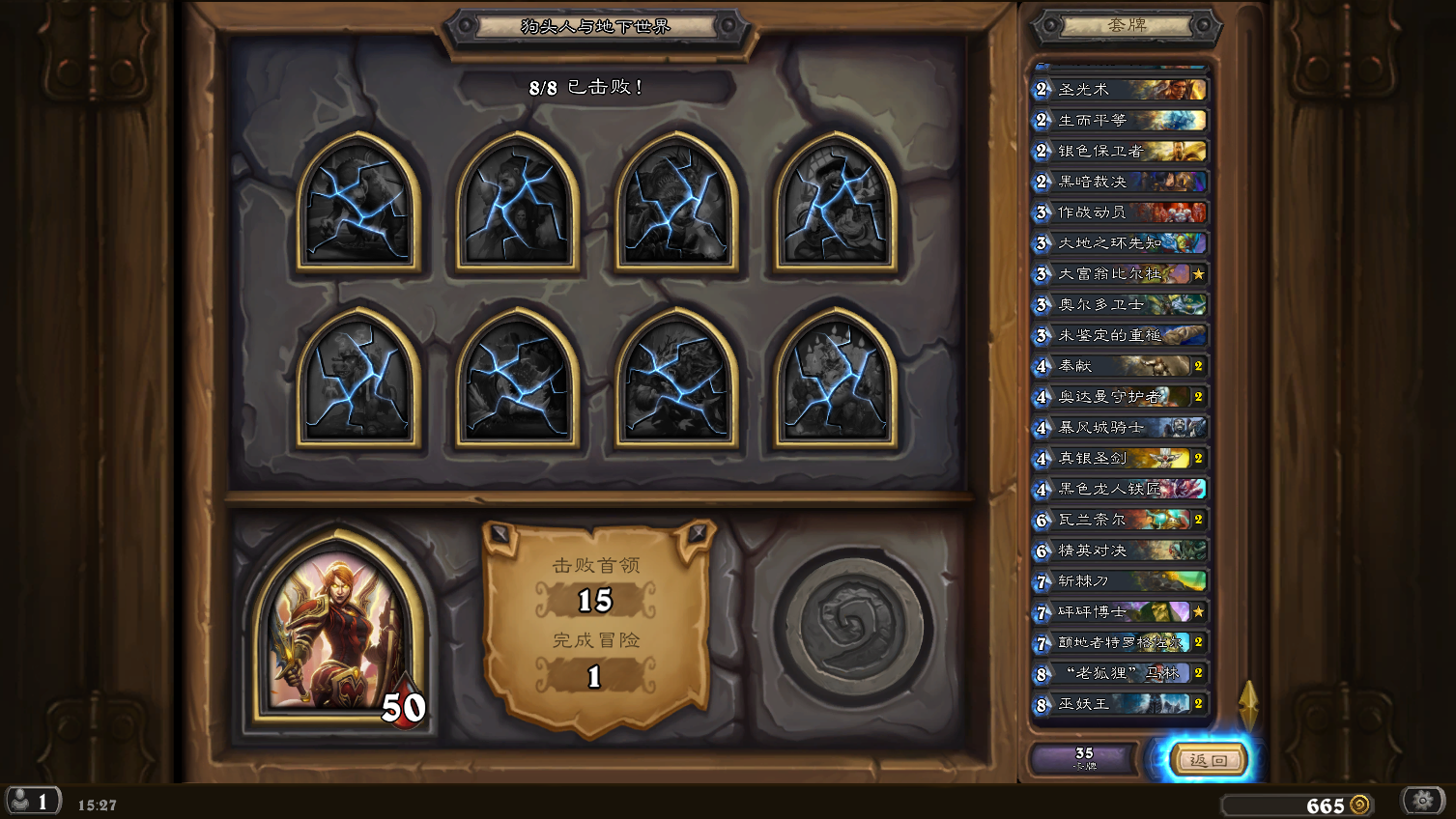
Task: Choose the 奉献 card entry
Action: coord(1121,366)
